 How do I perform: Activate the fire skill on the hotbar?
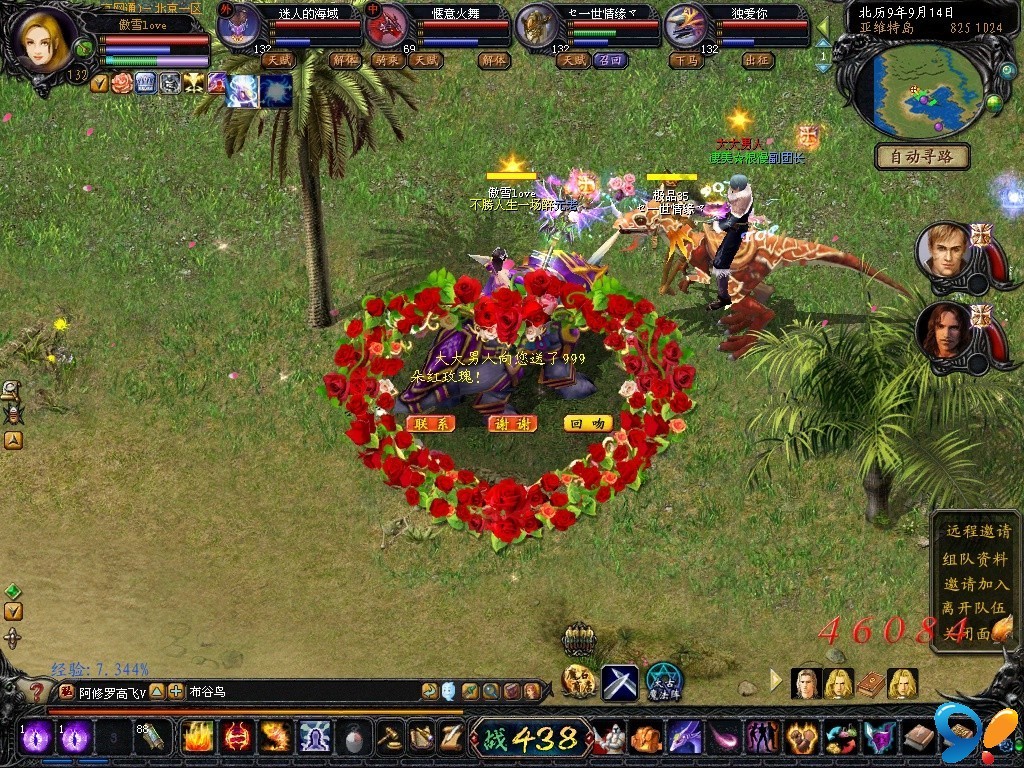click(x=196, y=737)
